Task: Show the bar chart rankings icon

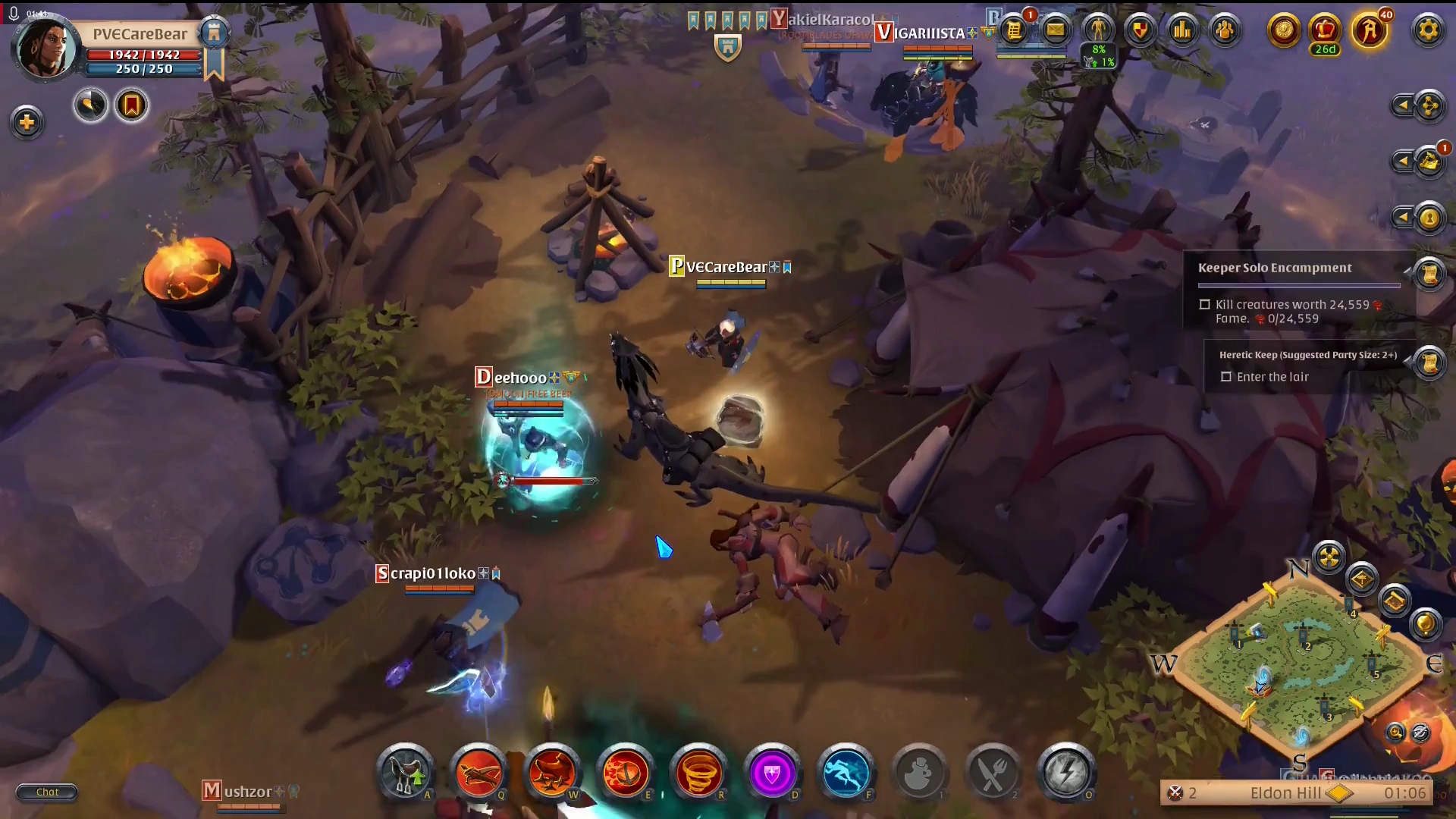Action: pyautogui.click(x=1182, y=30)
